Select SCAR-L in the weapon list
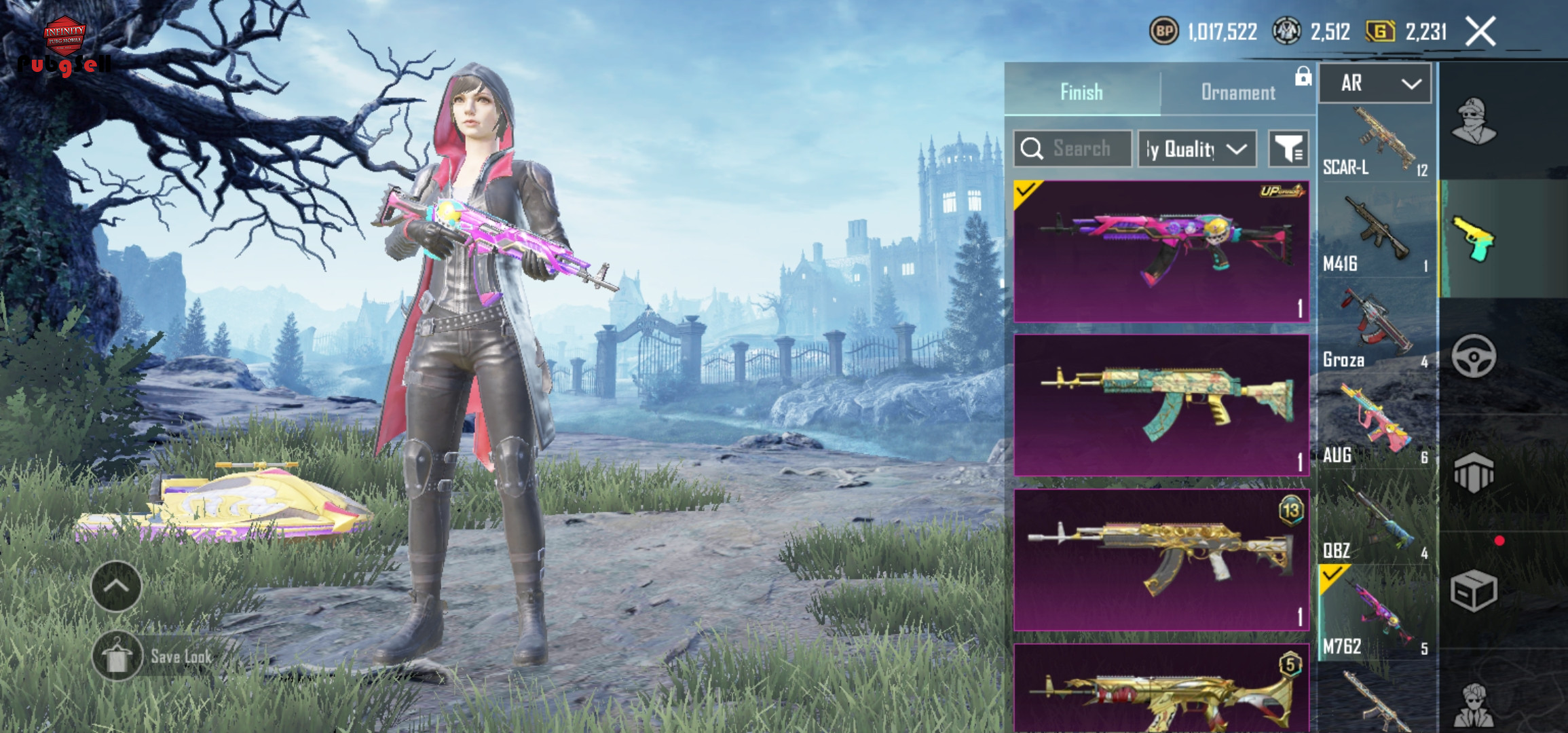Viewport: 1568px width, 733px height. pyautogui.click(x=1377, y=143)
